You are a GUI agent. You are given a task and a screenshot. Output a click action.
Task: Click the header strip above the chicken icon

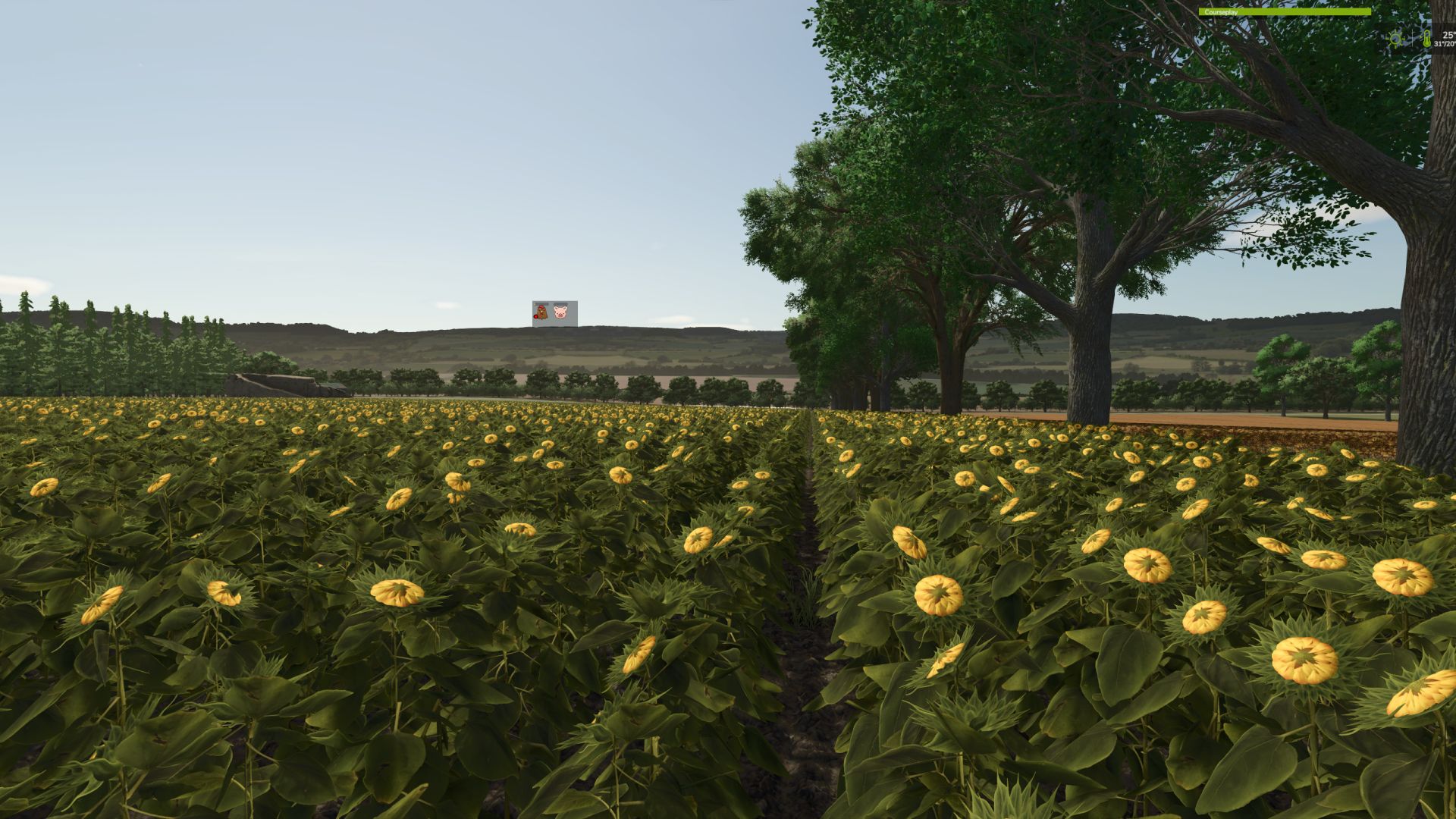tap(541, 304)
